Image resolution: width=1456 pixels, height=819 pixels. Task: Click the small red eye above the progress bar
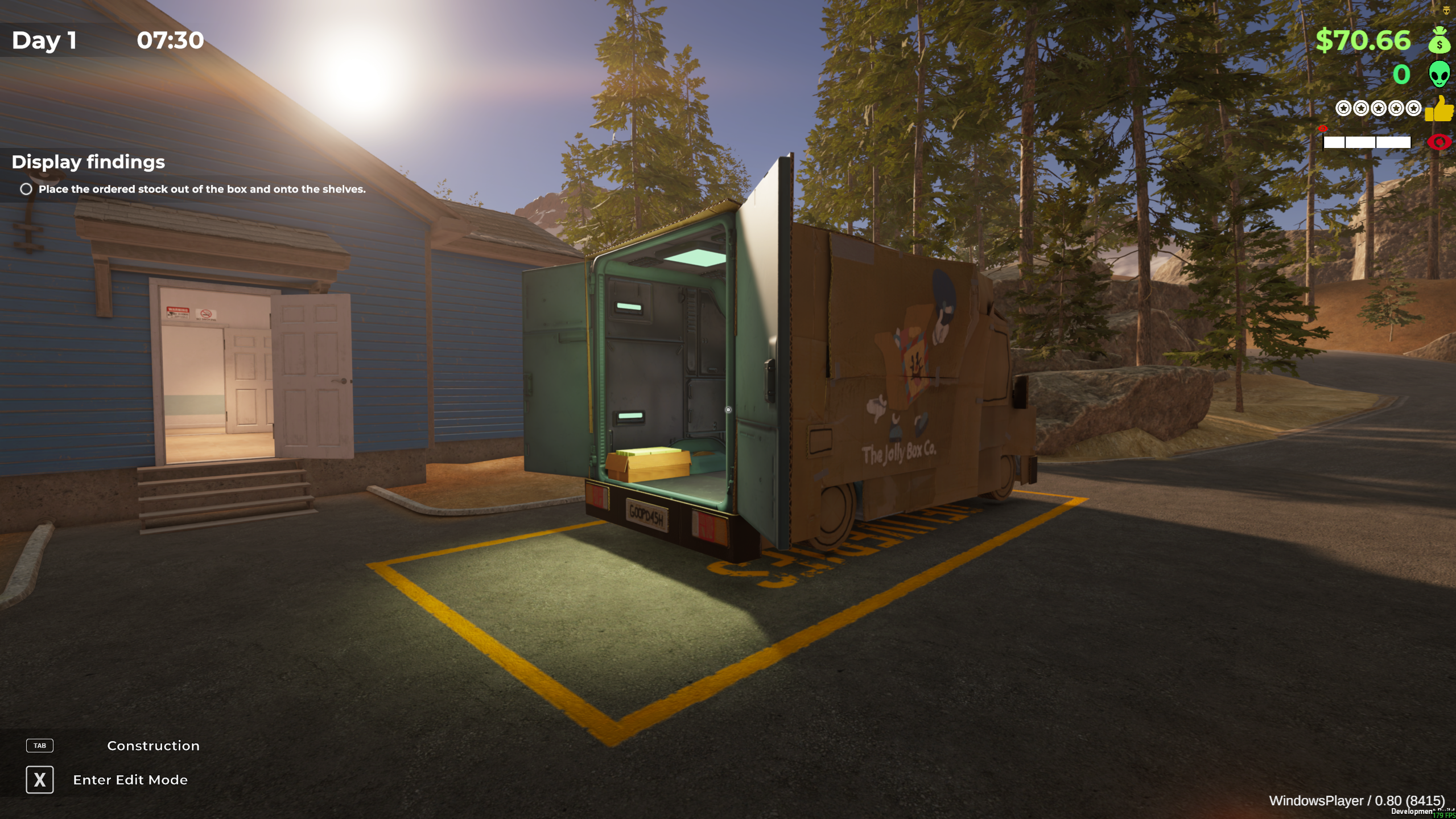1323,129
